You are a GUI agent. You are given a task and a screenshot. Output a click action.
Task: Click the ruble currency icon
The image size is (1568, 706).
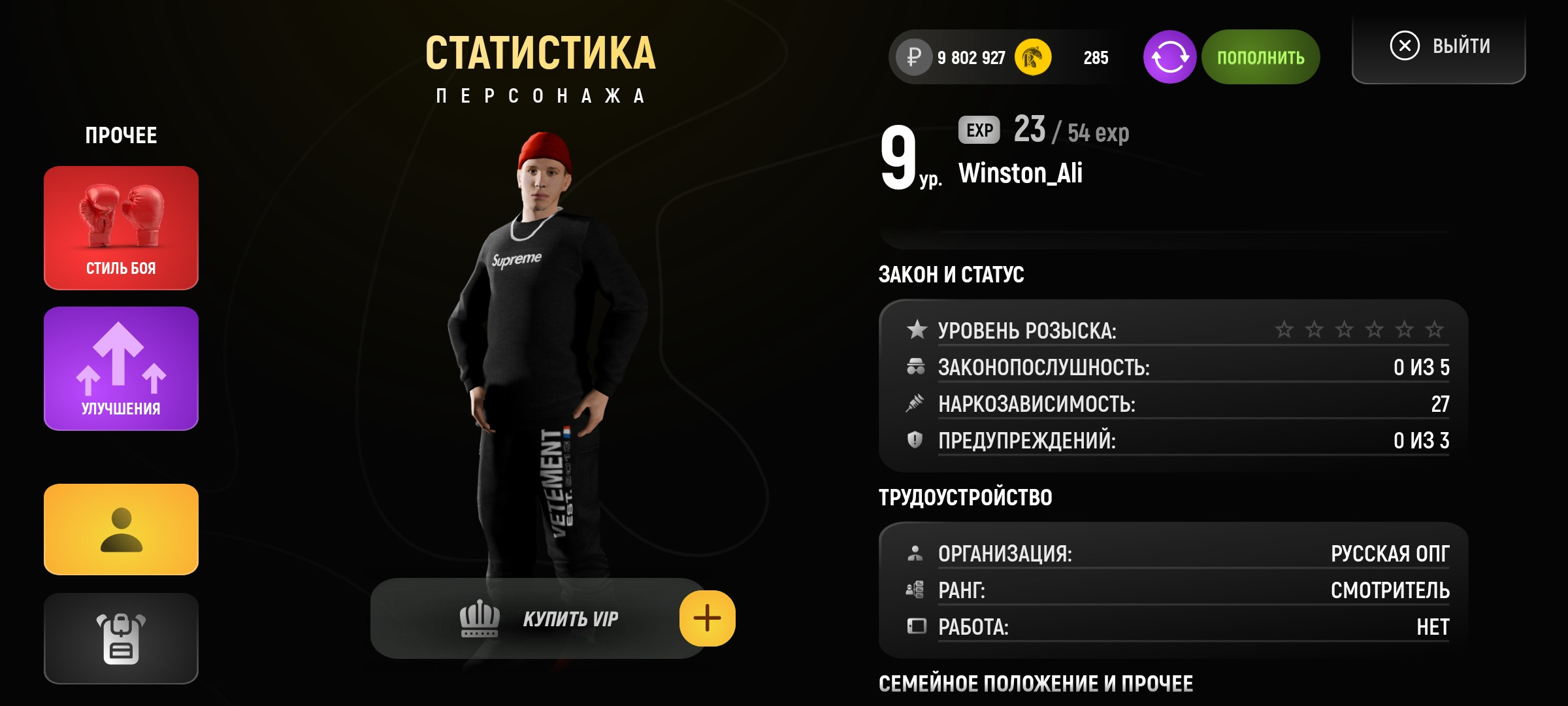[915, 57]
